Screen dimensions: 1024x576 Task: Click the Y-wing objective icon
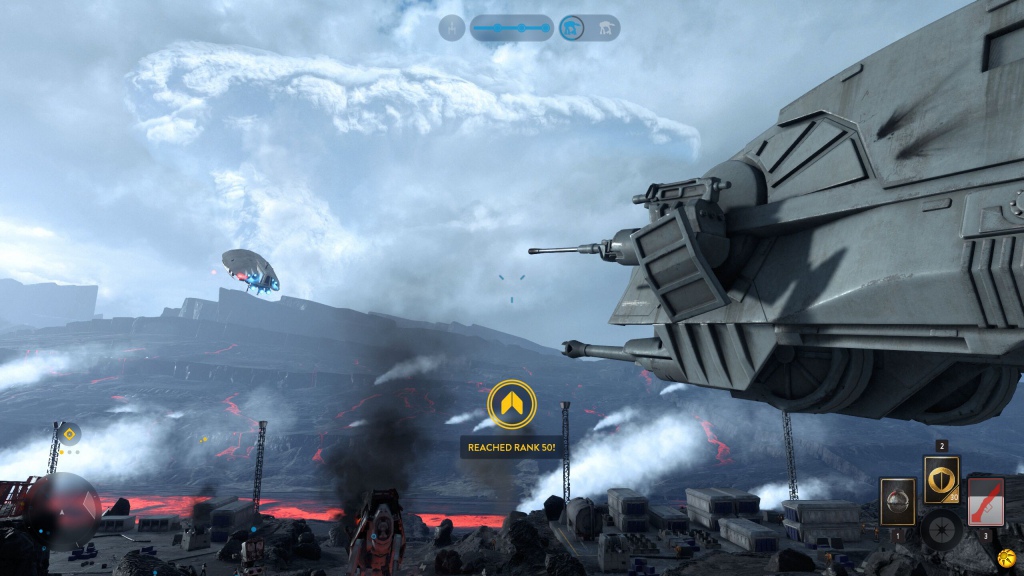pyautogui.click(x=452, y=28)
